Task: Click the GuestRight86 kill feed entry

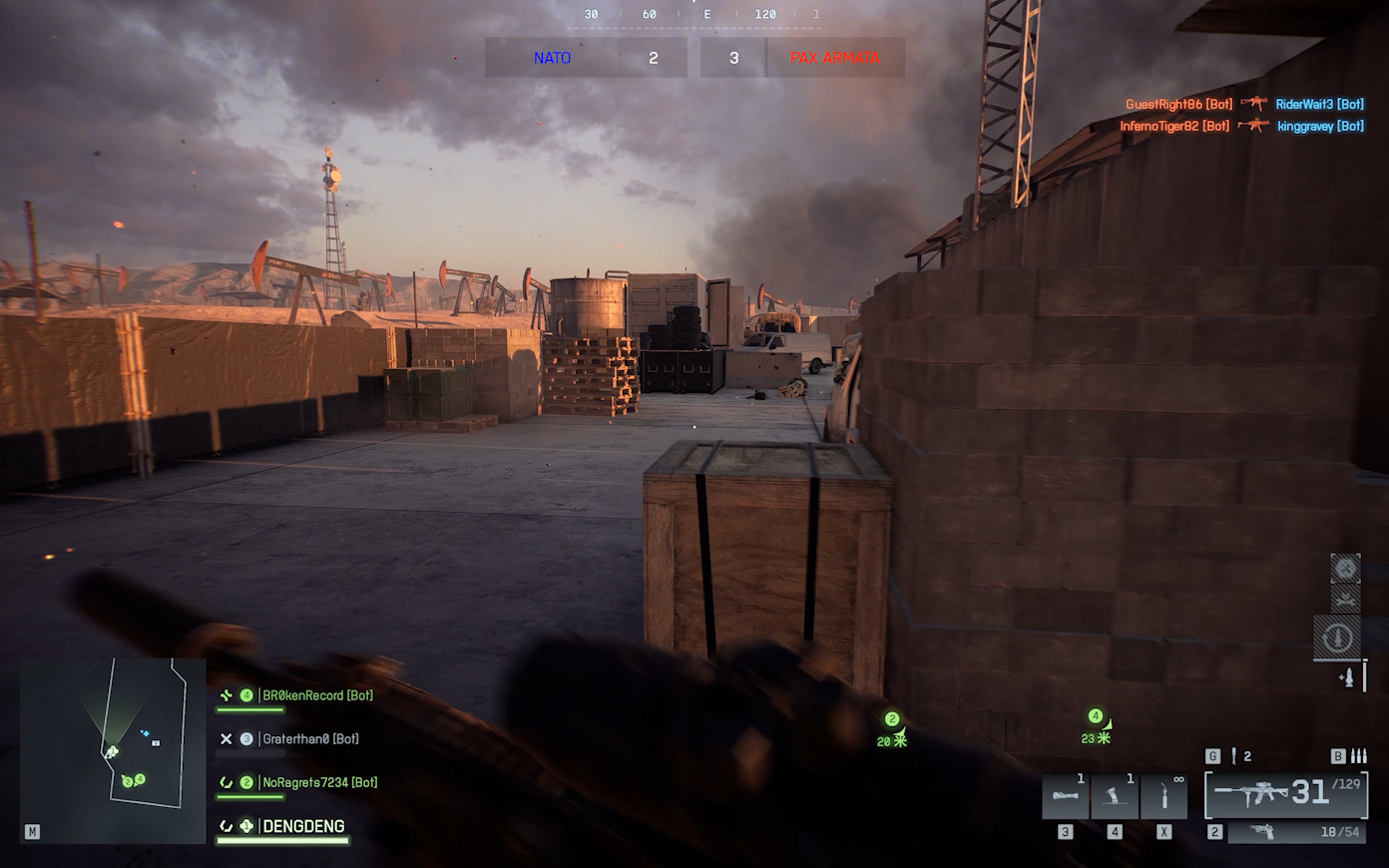Action: (x=1178, y=104)
